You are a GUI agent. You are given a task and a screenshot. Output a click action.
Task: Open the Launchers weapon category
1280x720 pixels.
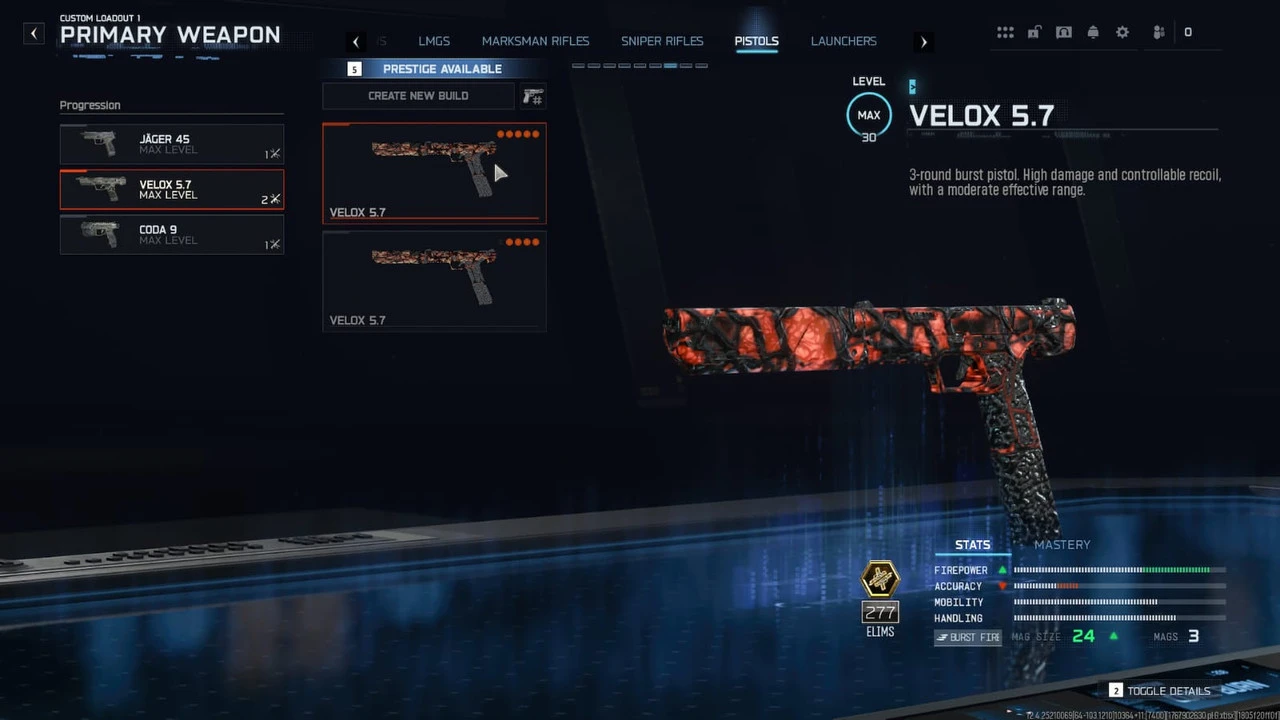click(x=843, y=41)
